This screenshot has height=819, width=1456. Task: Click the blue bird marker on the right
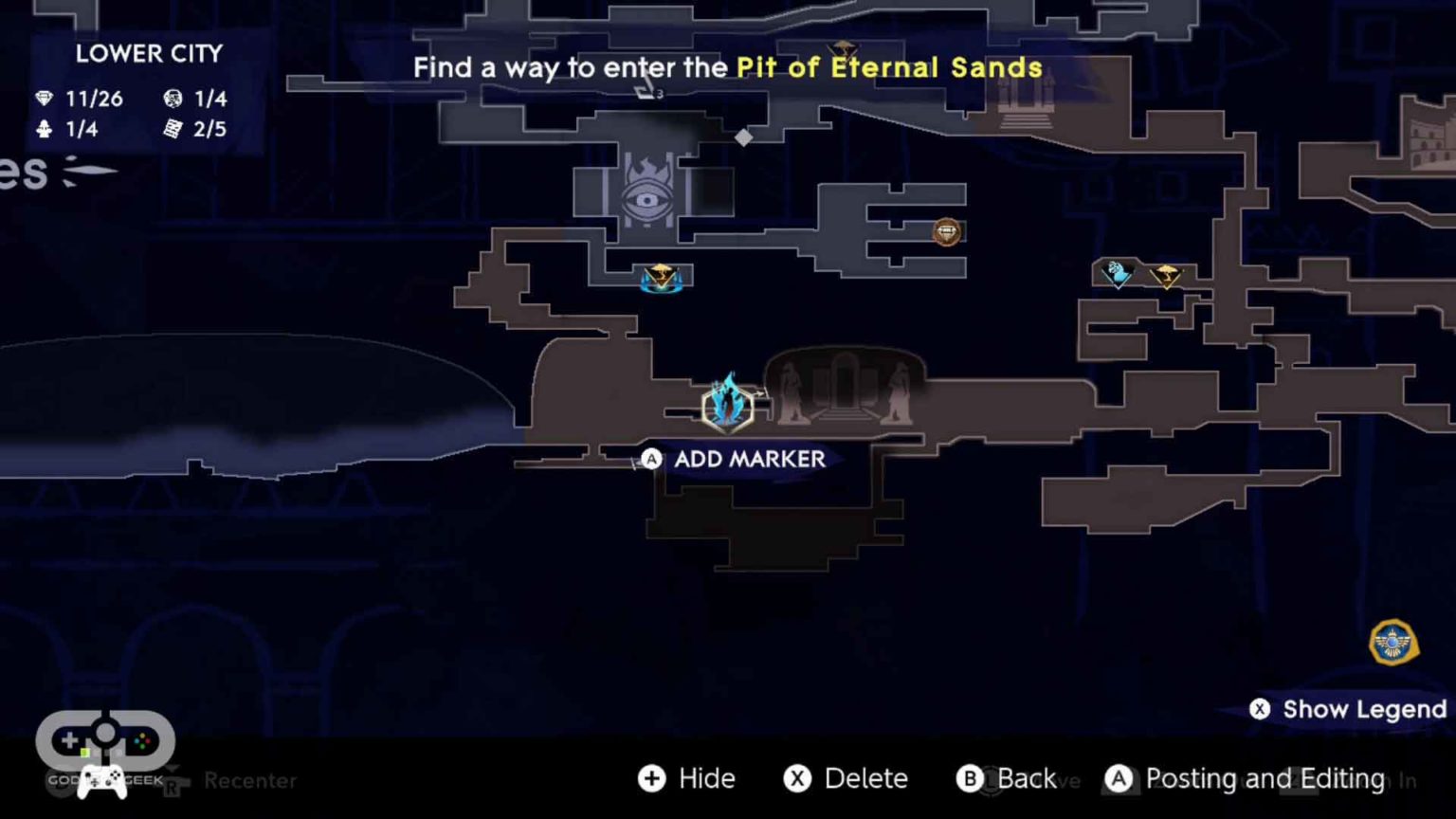pyautogui.click(x=1116, y=273)
